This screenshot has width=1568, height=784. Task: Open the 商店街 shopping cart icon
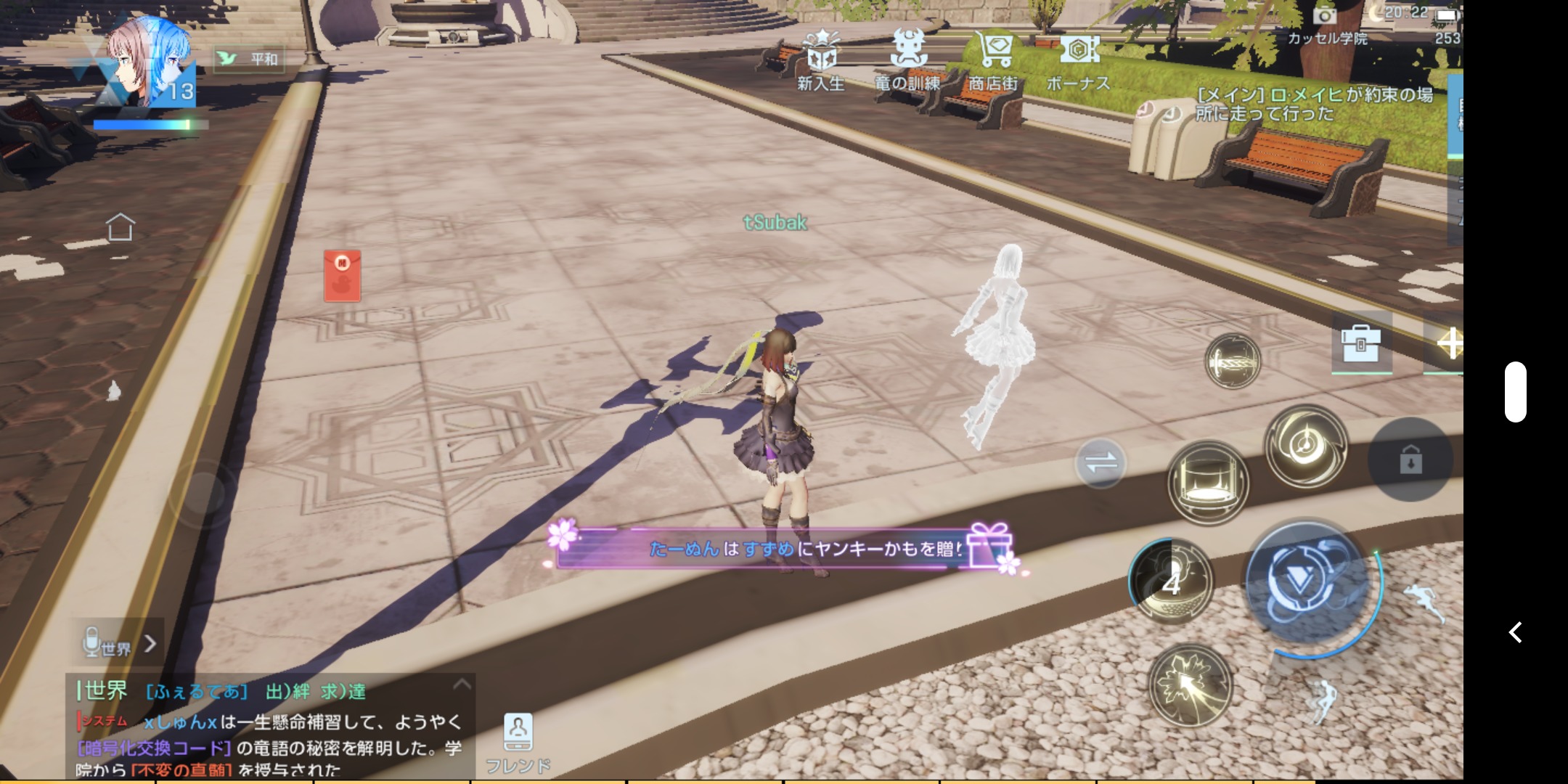click(995, 60)
